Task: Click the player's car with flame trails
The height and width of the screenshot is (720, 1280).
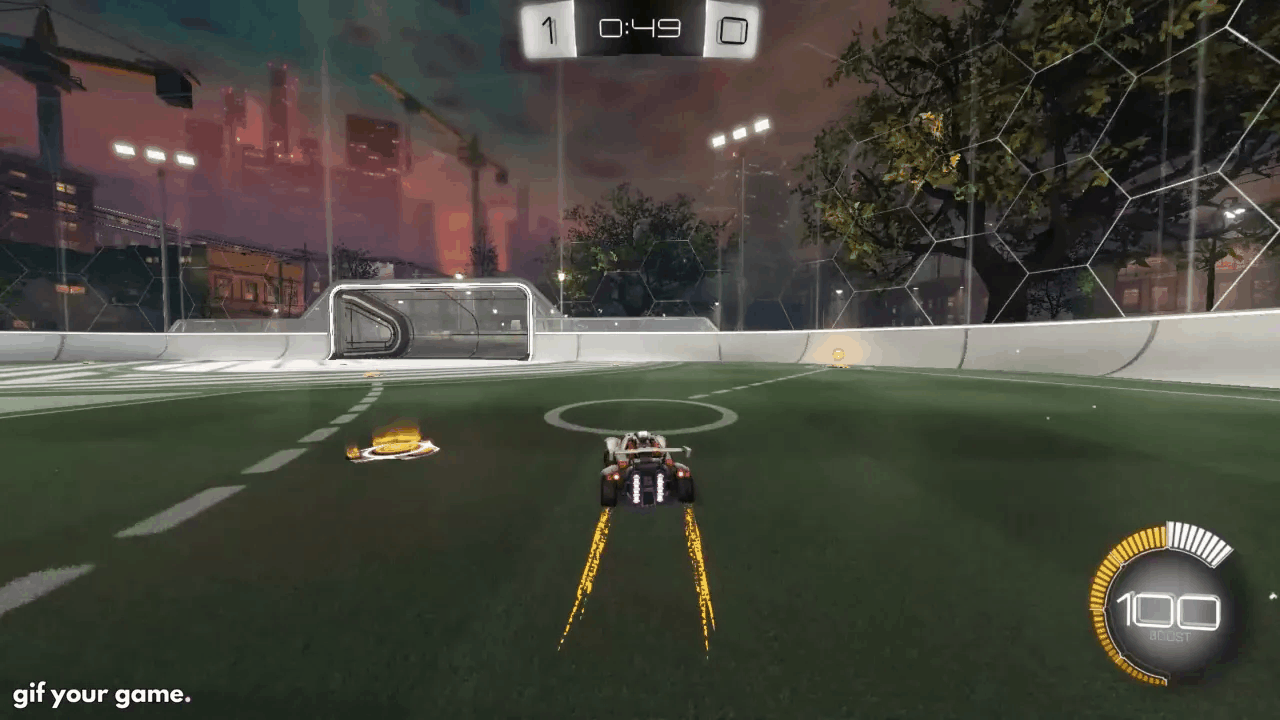Action: coord(645,470)
